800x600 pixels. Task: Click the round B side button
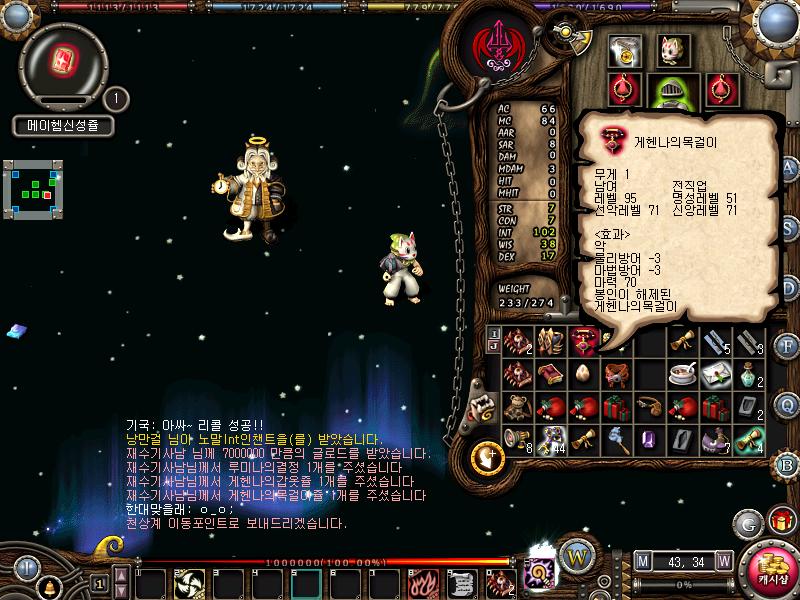pos(788,463)
